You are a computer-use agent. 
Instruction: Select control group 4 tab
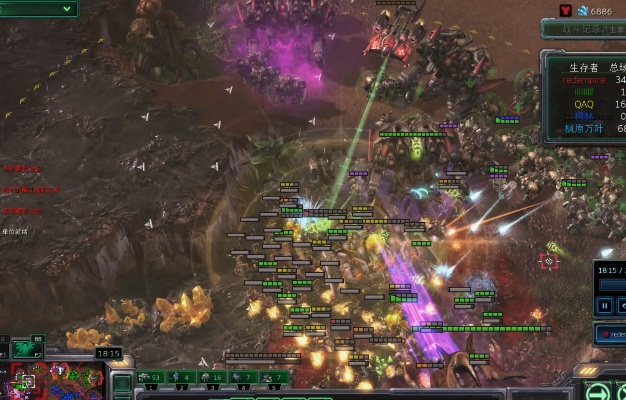(242, 378)
